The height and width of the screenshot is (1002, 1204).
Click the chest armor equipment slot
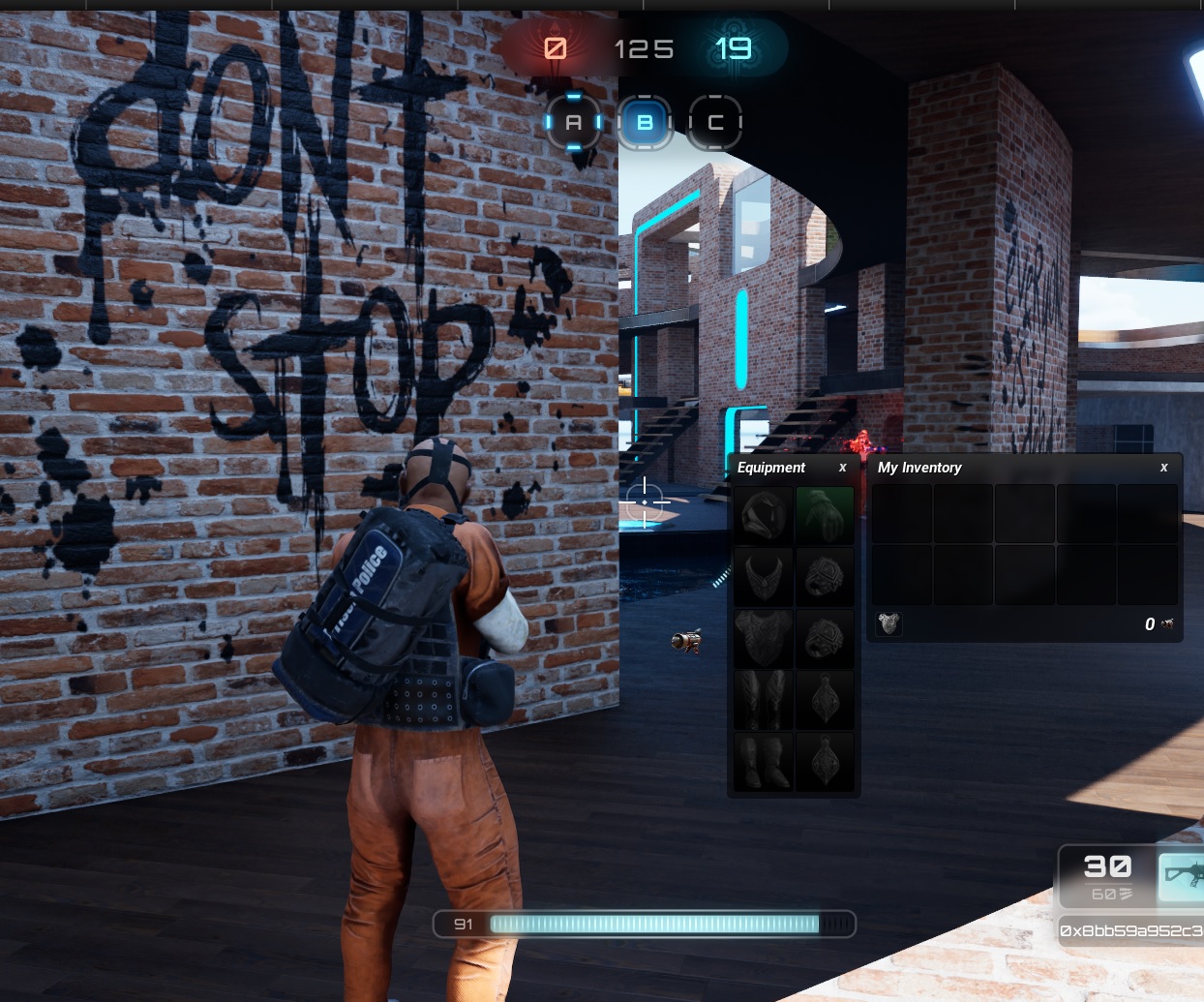pyautogui.click(x=764, y=638)
